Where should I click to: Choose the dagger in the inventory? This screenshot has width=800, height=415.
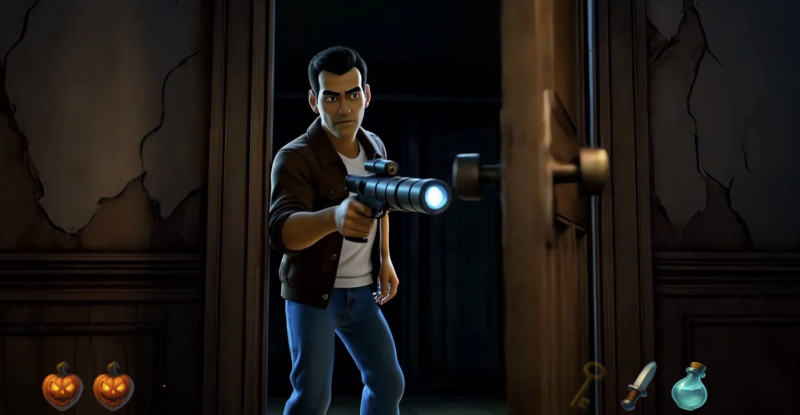tap(638, 385)
